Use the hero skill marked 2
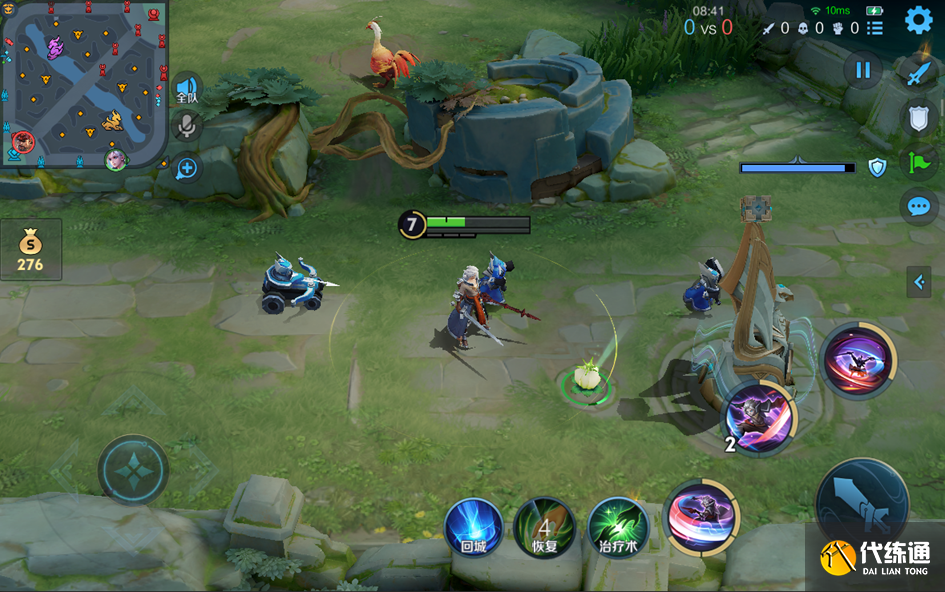945x592 pixels. coord(759,417)
